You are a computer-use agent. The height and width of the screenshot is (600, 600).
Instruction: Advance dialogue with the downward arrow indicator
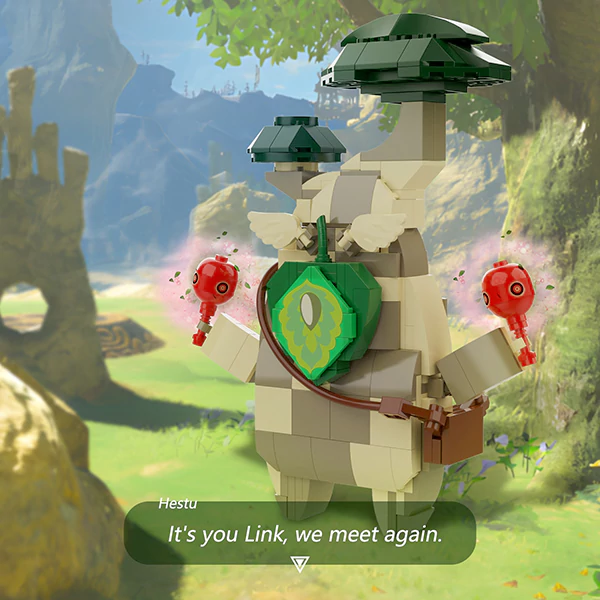(299, 565)
